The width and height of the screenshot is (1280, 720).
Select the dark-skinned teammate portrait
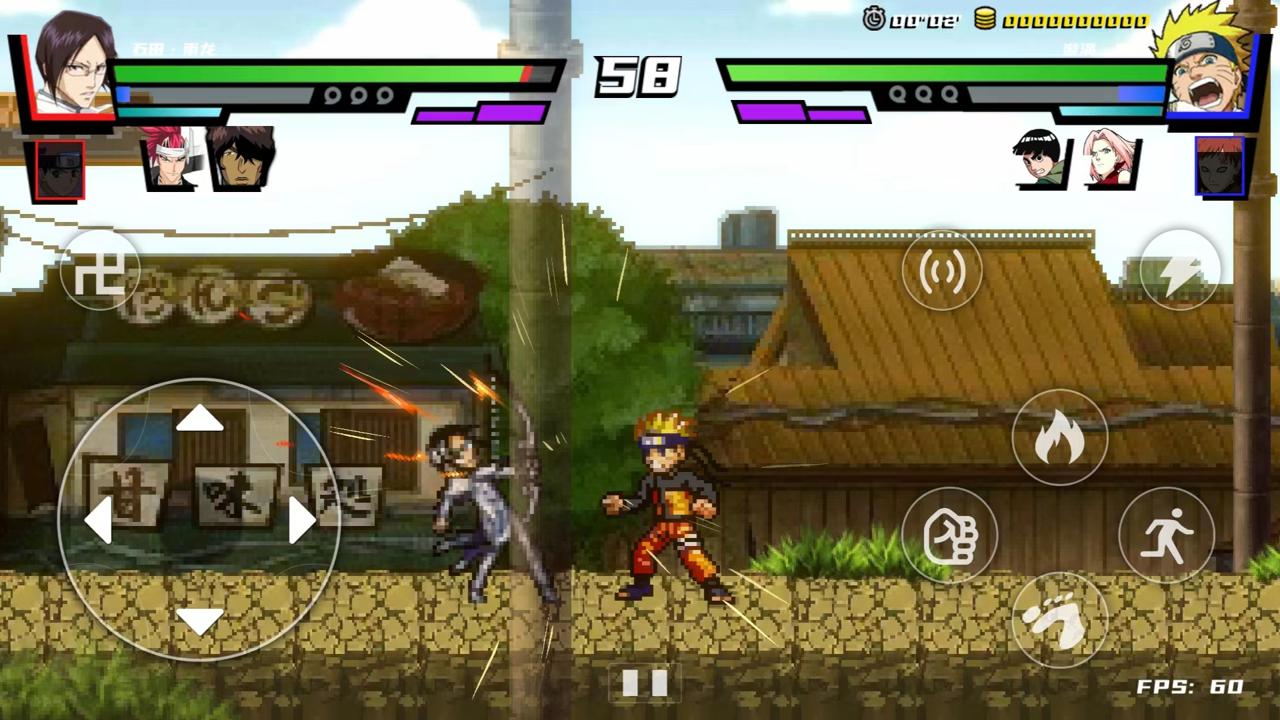[240, 158]
